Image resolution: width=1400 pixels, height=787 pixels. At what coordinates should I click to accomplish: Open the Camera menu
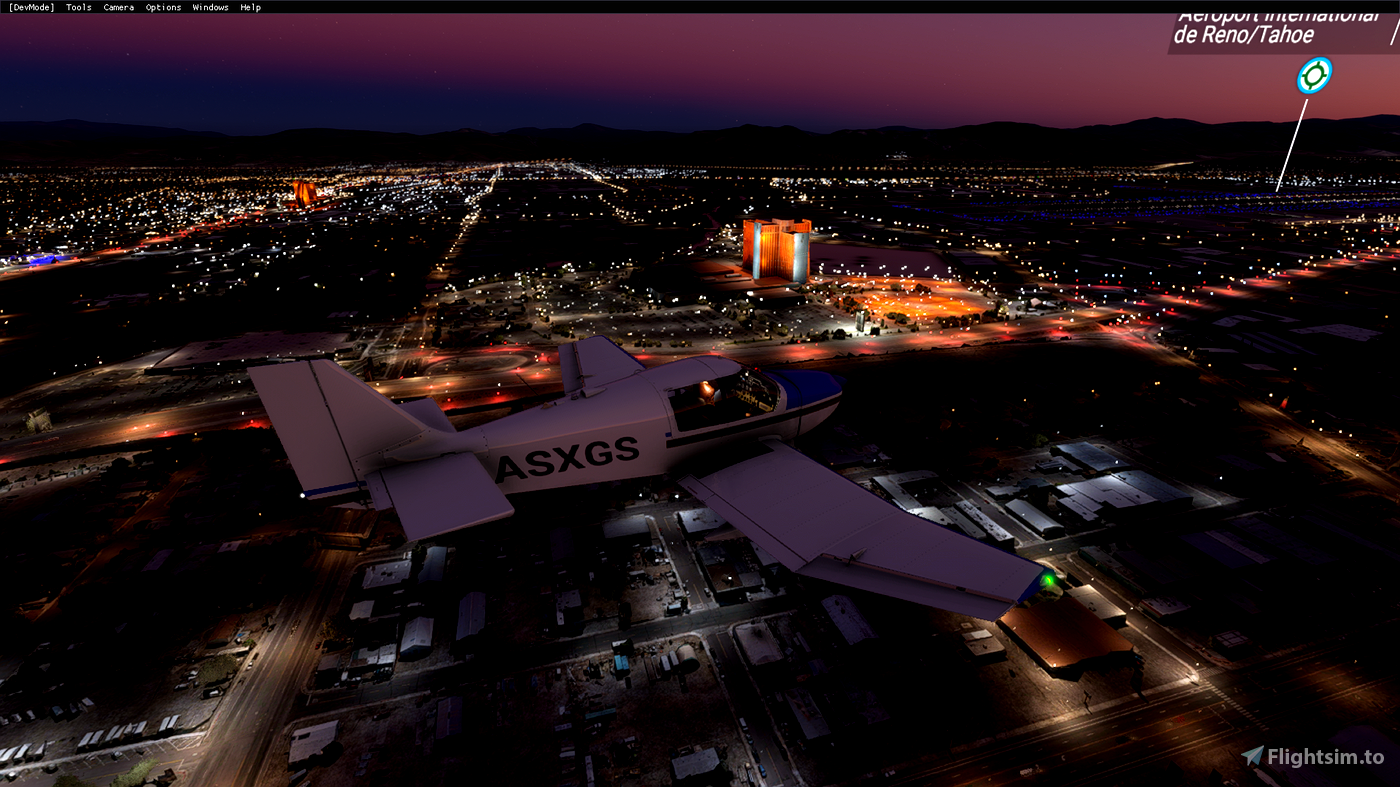point(117,7)
